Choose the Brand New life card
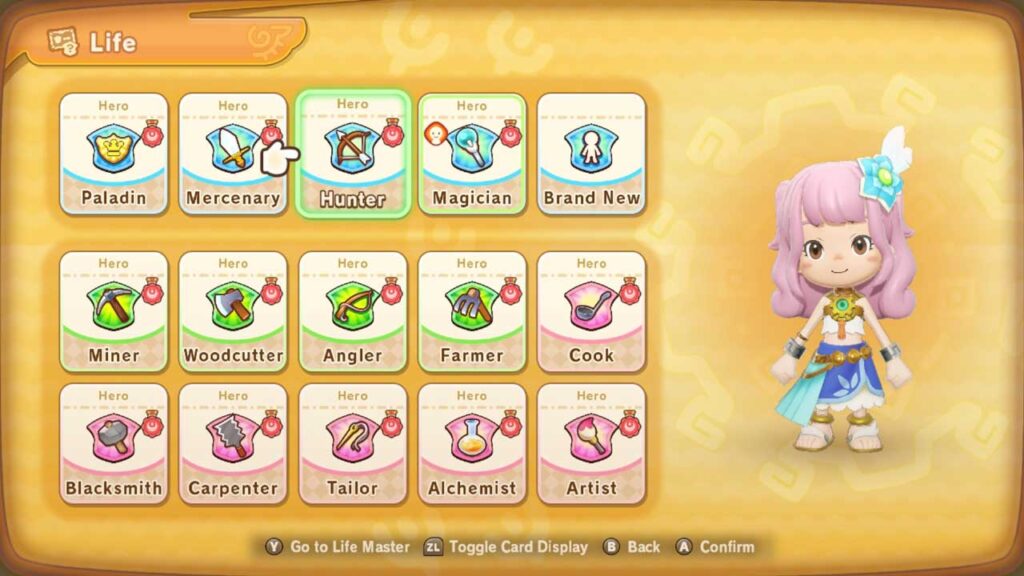 591,153
